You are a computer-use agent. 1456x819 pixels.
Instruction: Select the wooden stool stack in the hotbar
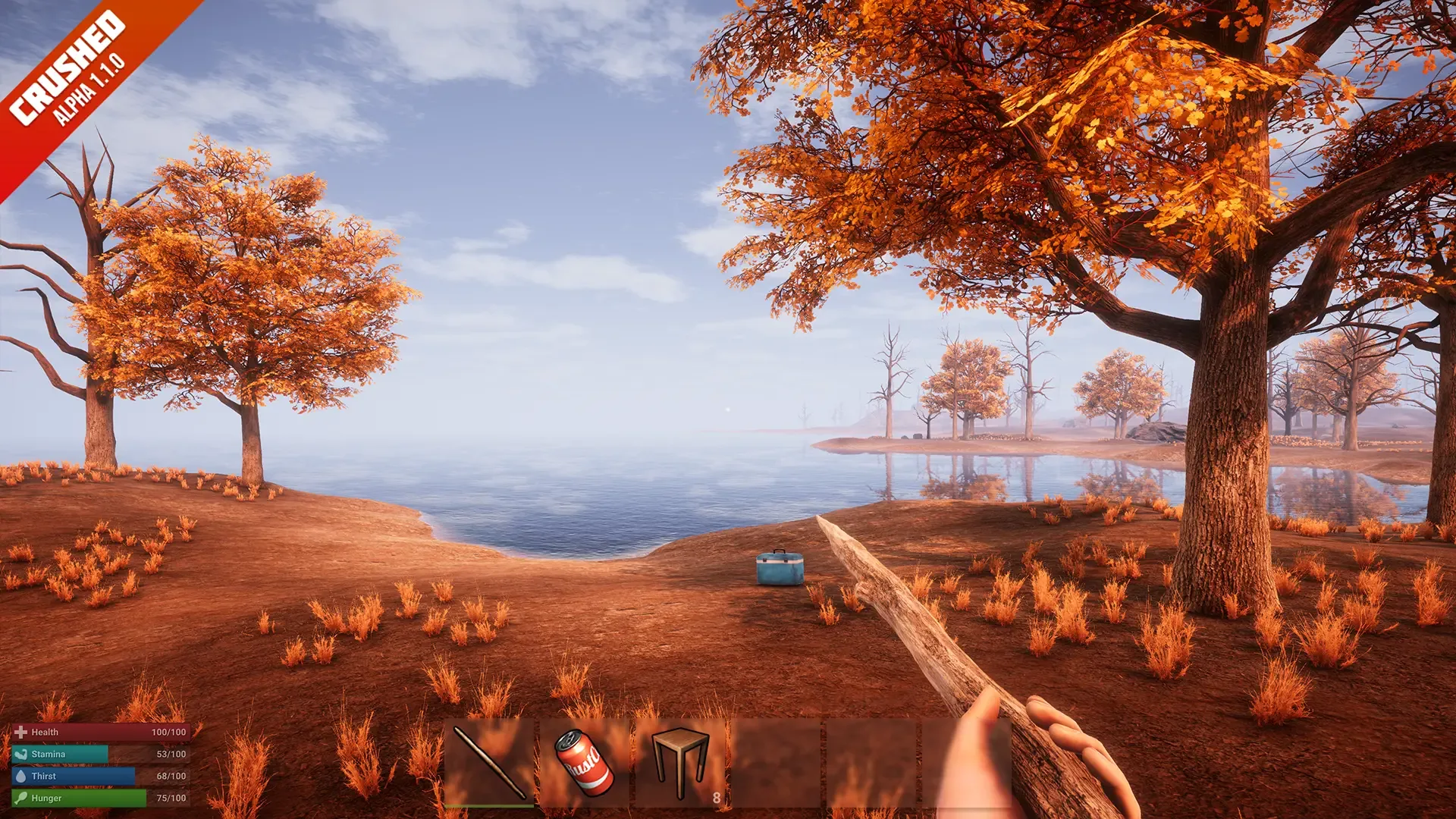point(677,758)
